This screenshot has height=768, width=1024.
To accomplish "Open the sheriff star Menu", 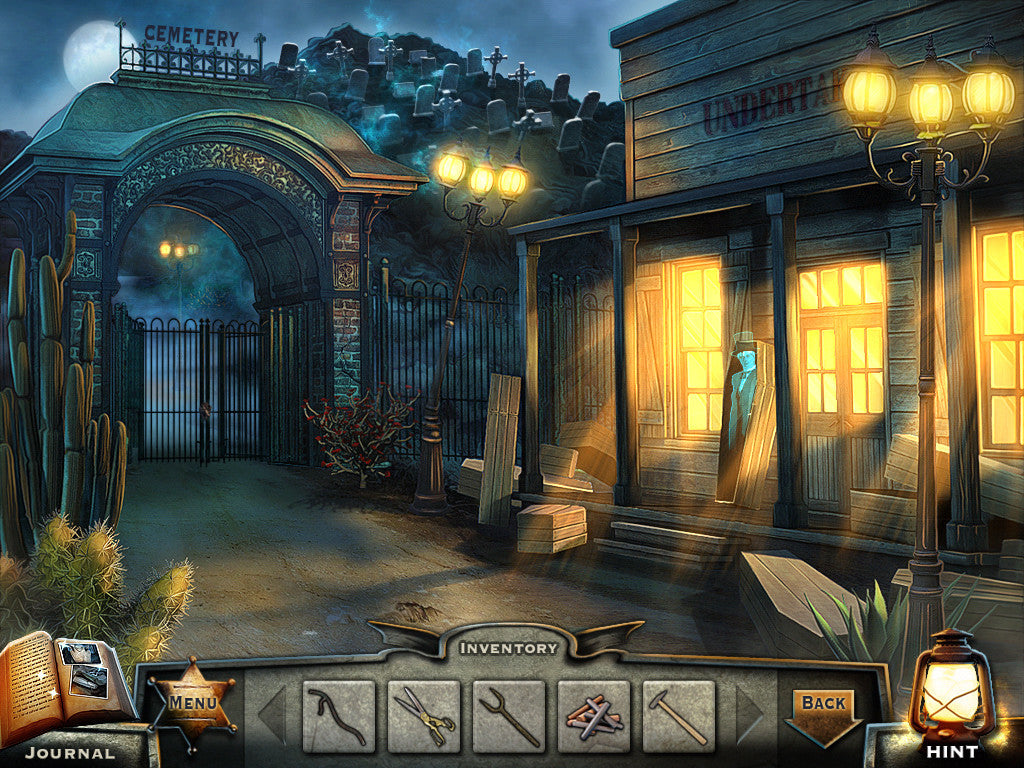I will 192,703.
